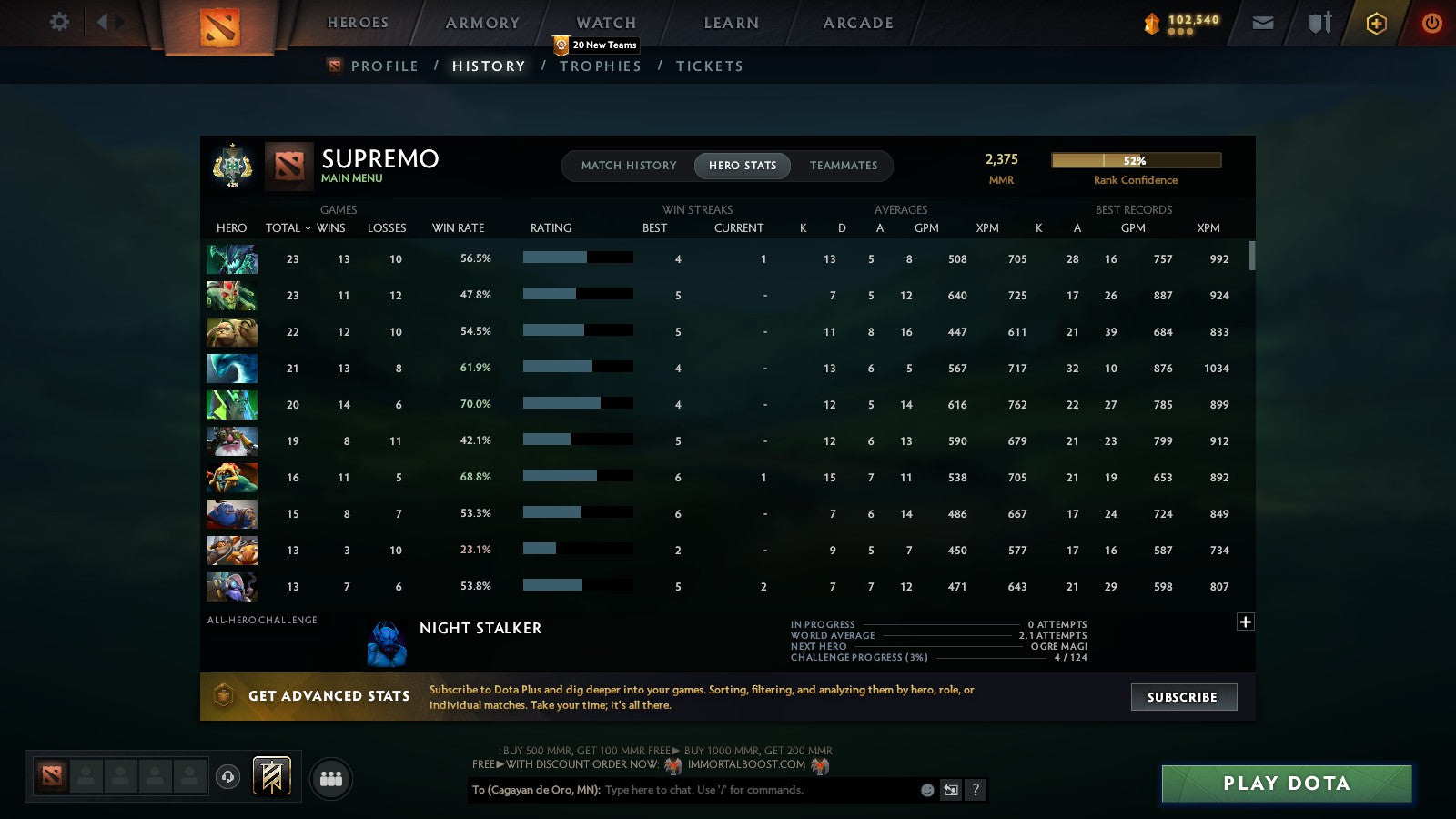Switch to the Teammates tab
The height and width of the screenshot is (819, 1456).
point(844,166)
